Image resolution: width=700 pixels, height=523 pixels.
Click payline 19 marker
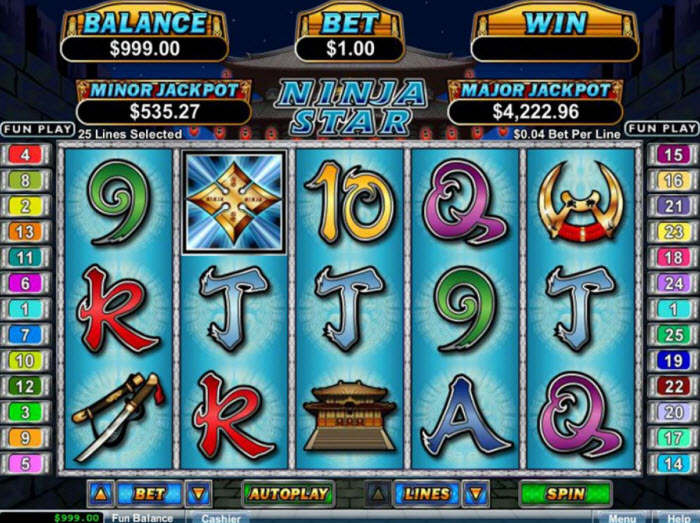click(x=672, y=361)
